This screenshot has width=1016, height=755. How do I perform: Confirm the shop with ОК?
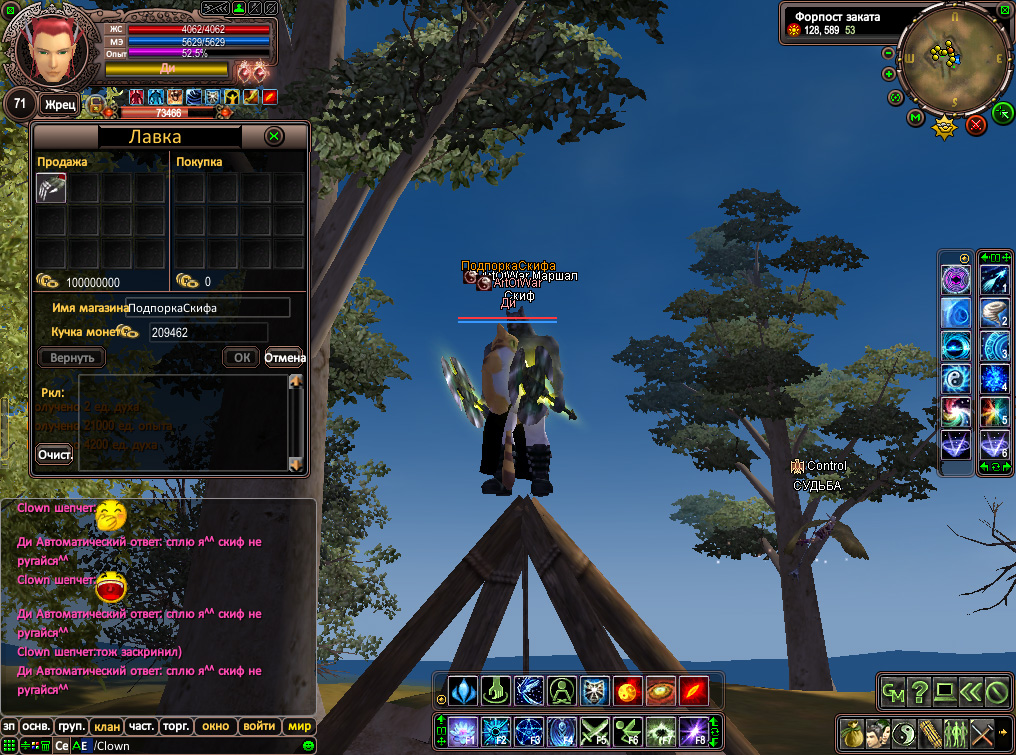[x=241, y=357]
